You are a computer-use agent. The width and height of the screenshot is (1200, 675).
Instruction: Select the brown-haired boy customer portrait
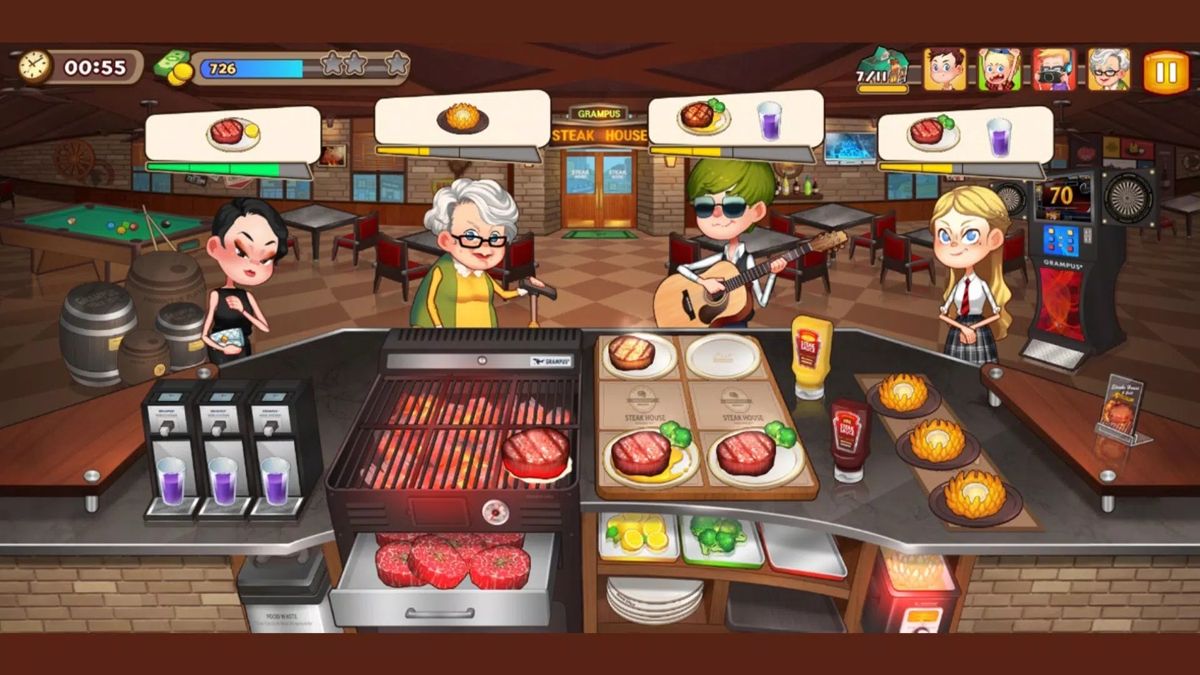[x=945, y=70]
